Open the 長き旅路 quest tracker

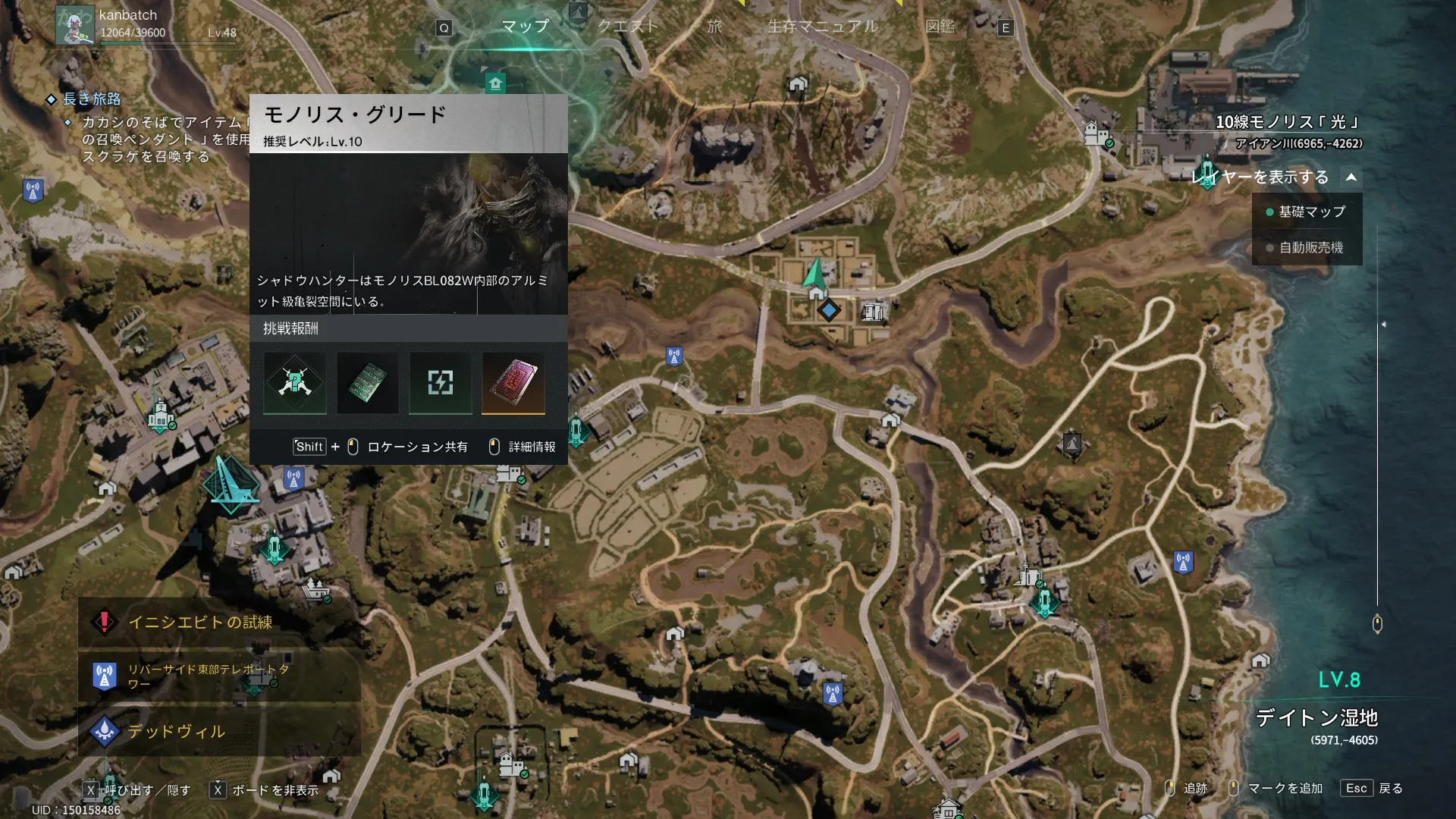click(x=92, y=99)
